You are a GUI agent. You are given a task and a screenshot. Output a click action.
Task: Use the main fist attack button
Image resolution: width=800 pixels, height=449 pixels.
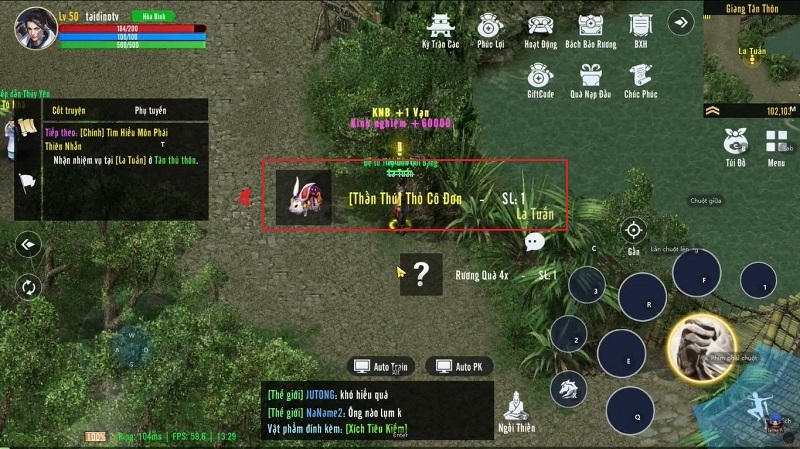pyautogui.click(x=701, y=345)
